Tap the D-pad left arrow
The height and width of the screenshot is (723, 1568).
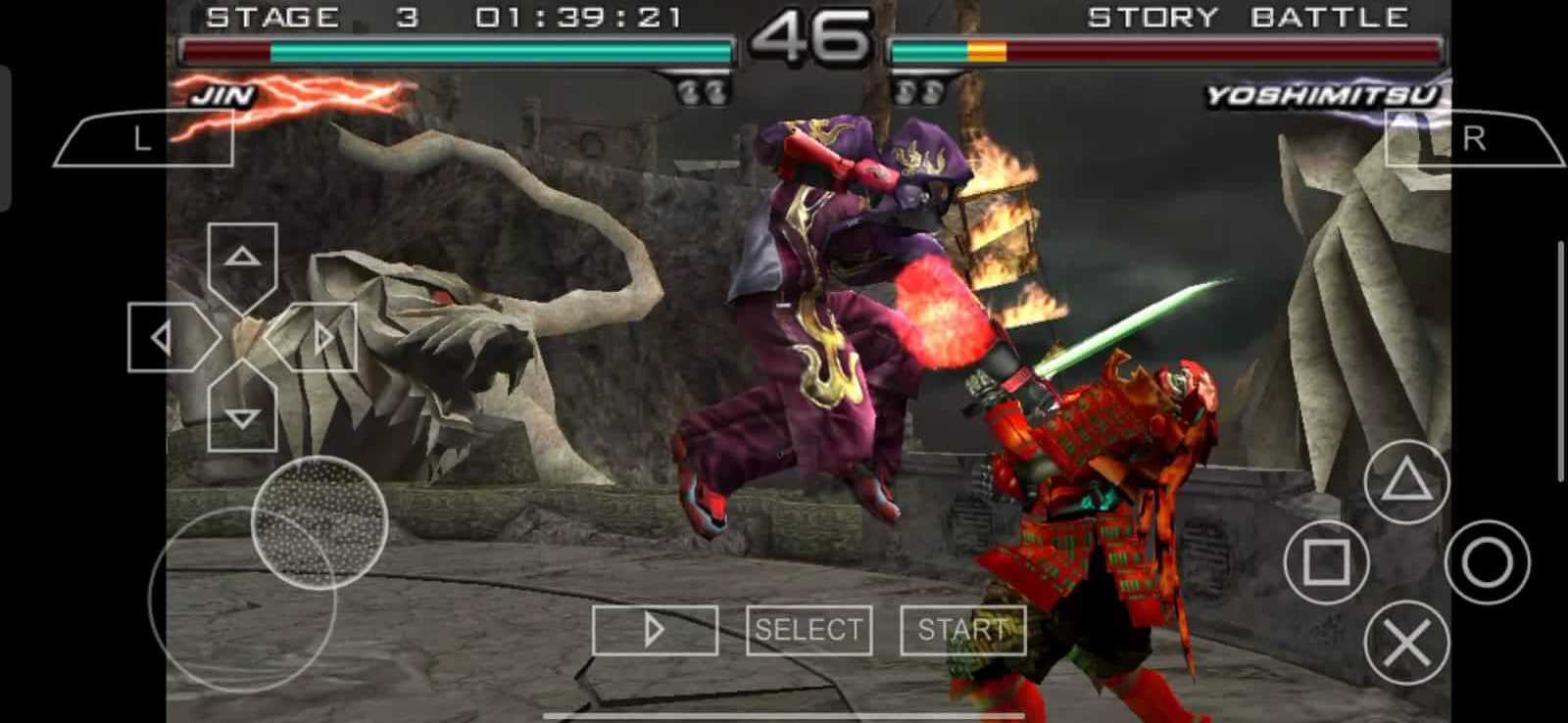(x=160, y=337)
